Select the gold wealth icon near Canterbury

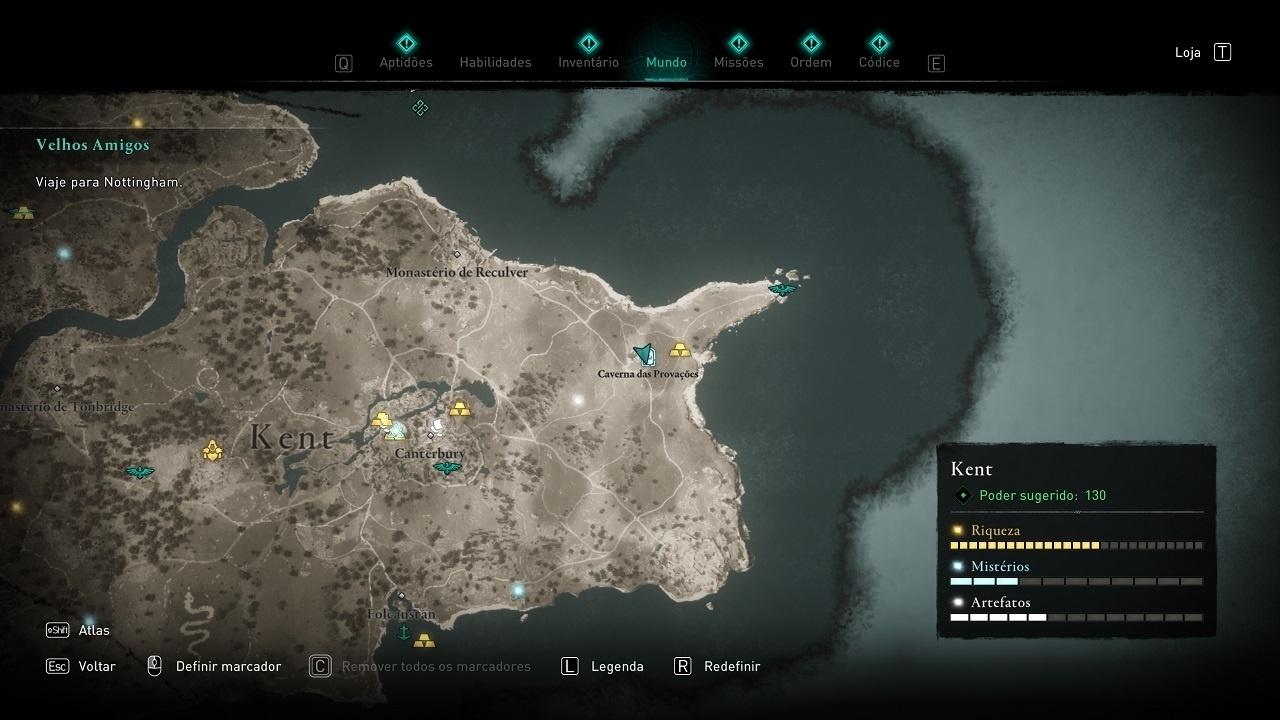(382, 420)
